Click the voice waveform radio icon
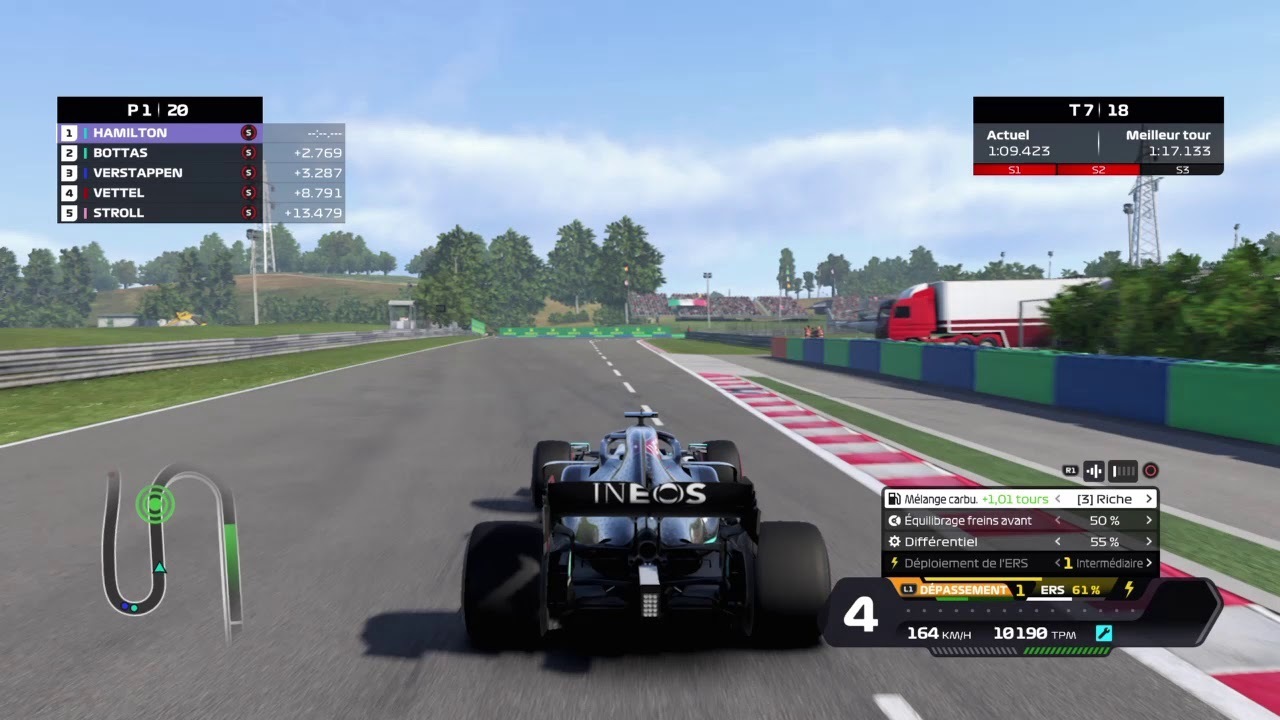1280x720 pixels. (x=1094, y=470)
